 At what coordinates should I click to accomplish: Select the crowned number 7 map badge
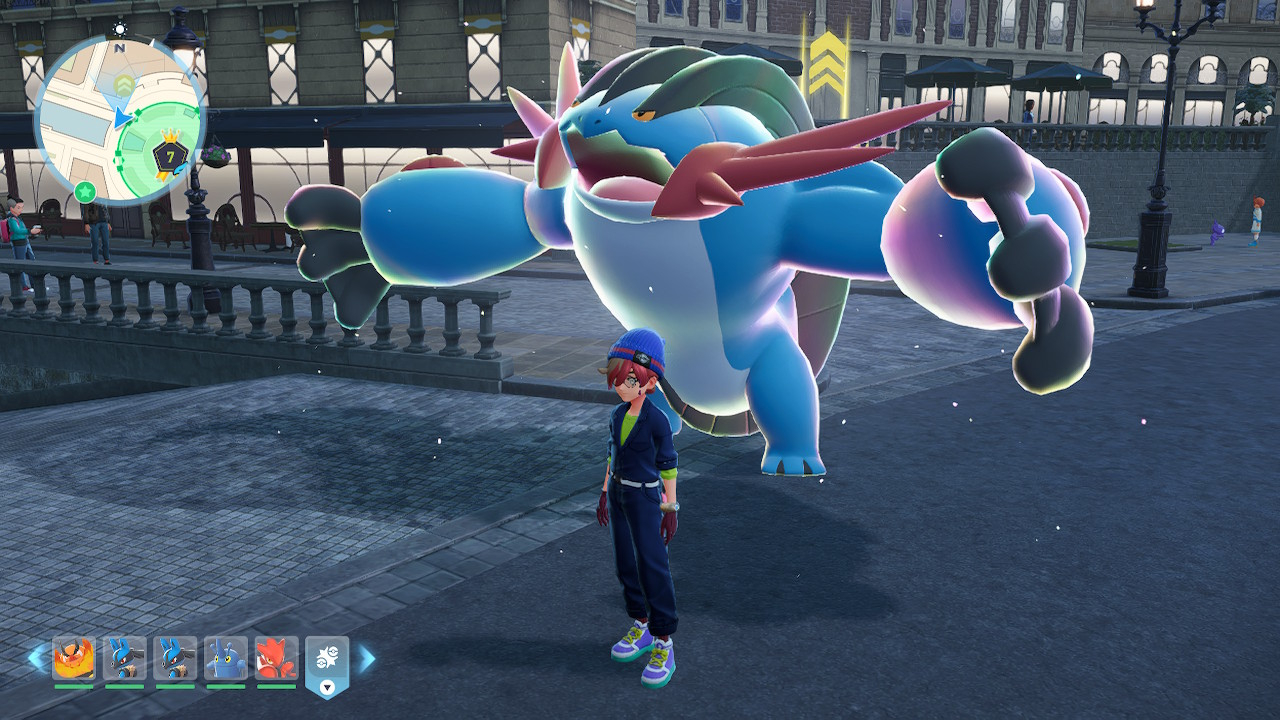[170, 155]
